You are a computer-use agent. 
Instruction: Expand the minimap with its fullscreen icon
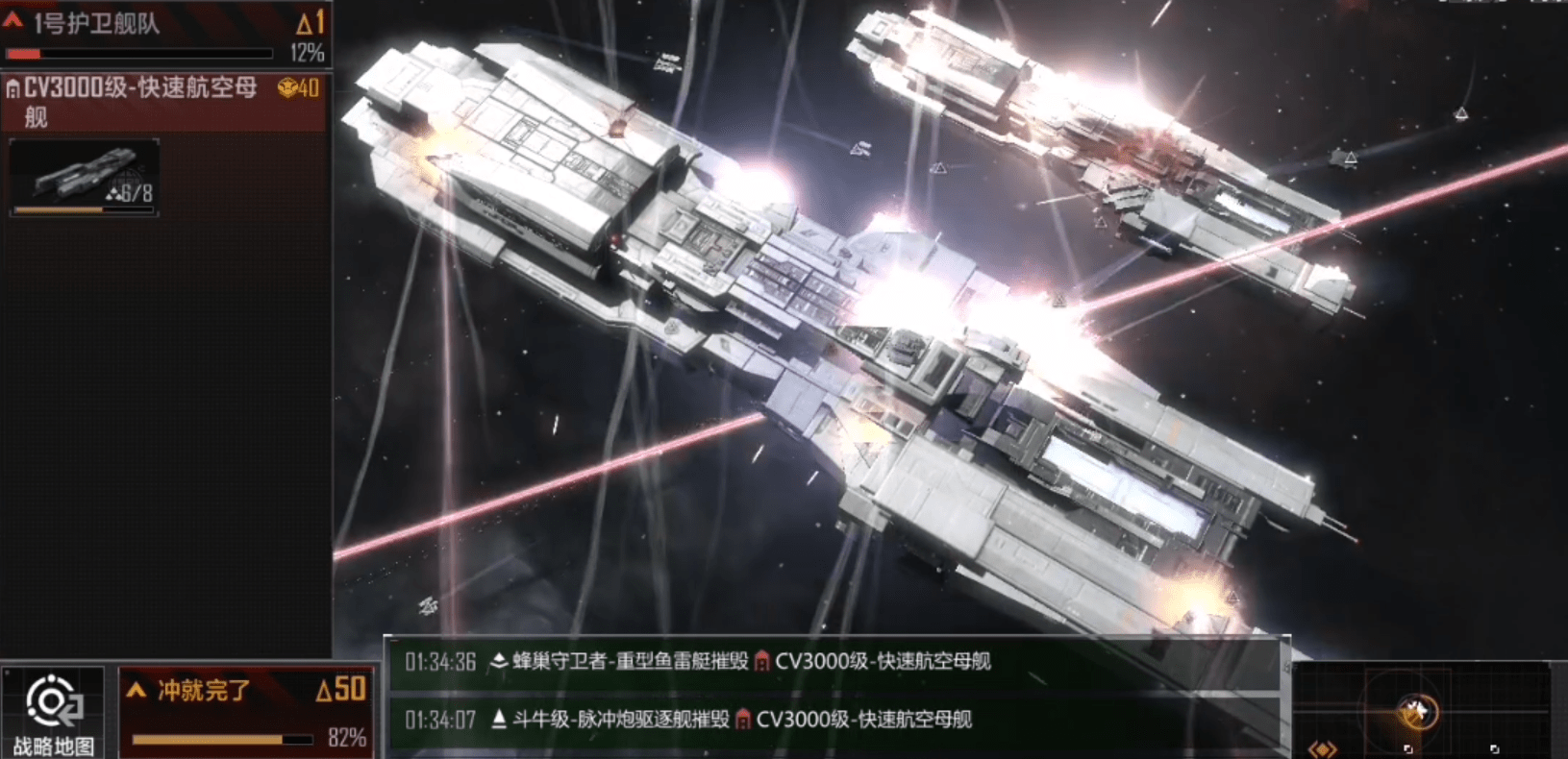click(x=1495, y=748)
